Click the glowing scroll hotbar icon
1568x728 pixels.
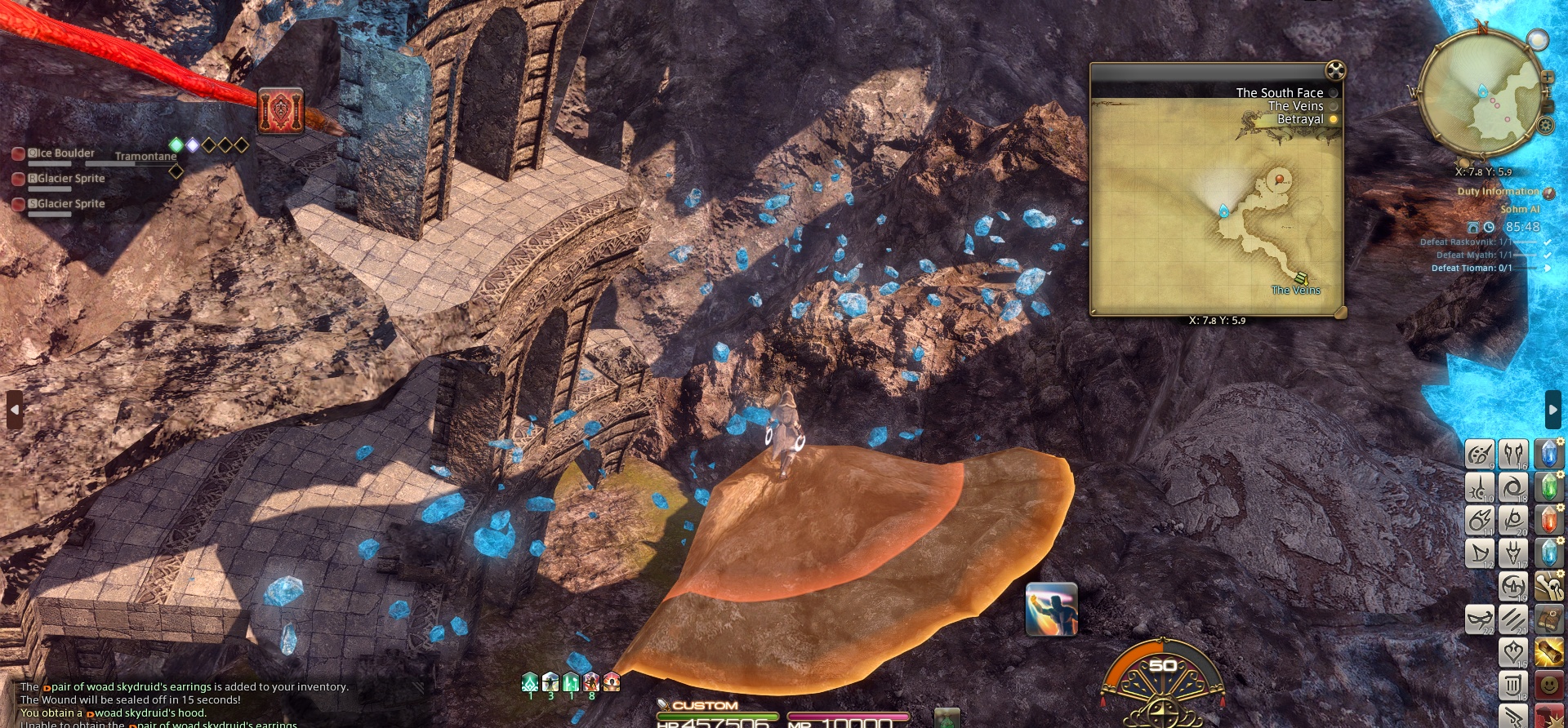tap(1548, 652)
